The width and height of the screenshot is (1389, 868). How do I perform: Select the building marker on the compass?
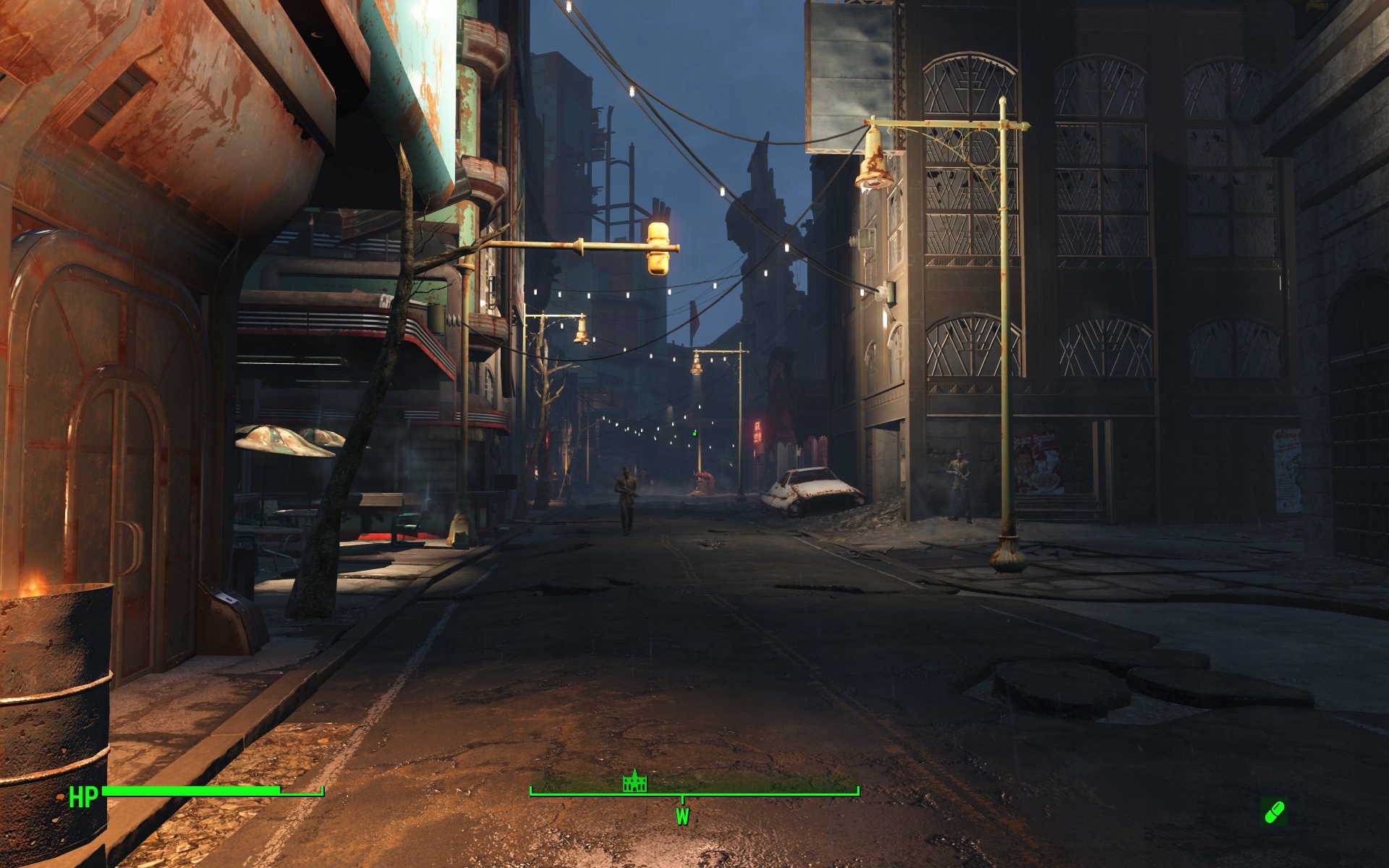click(633, 783)
